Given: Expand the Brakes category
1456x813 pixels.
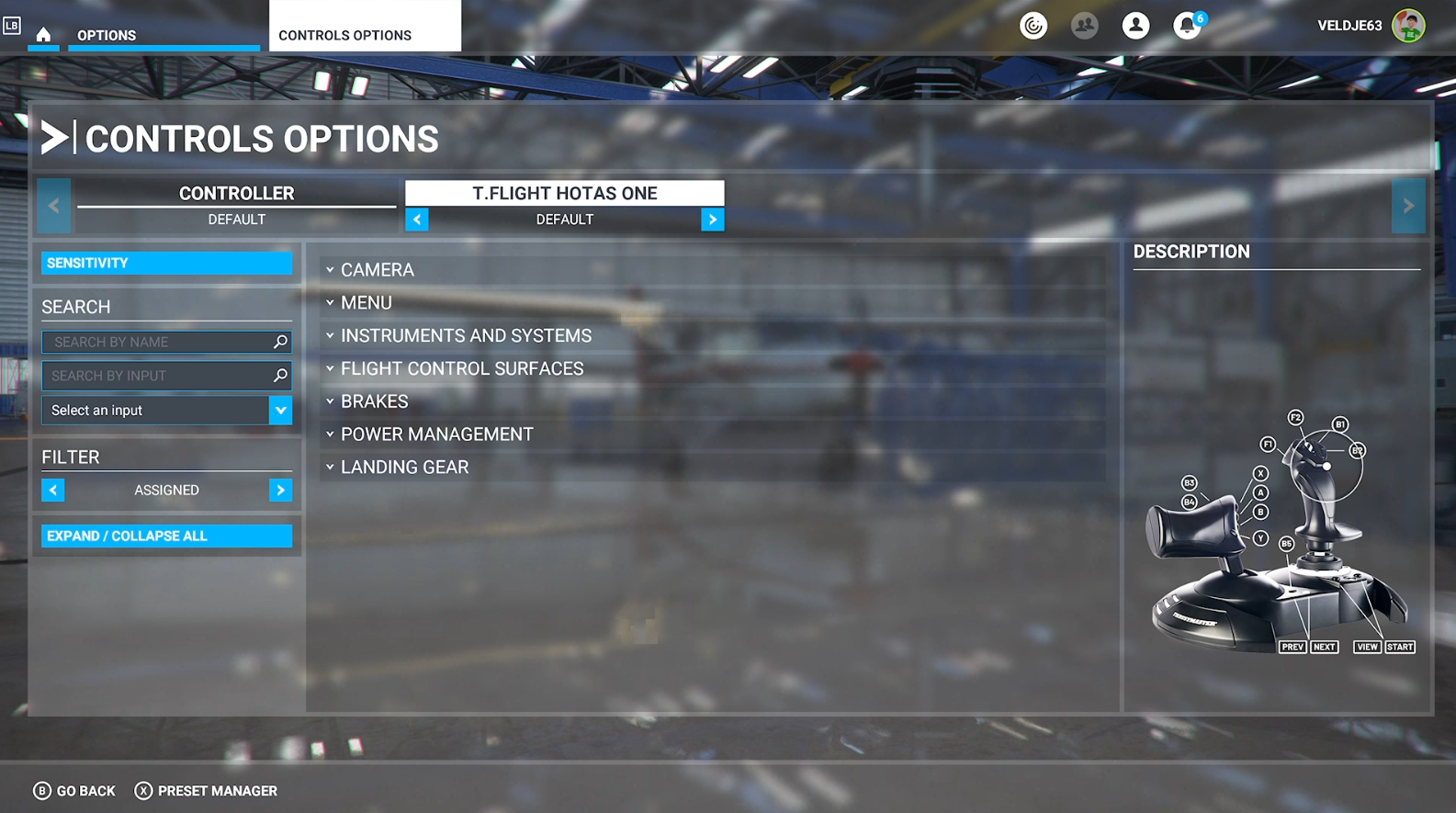Looking at the screenshot, I should click(374, 401).
